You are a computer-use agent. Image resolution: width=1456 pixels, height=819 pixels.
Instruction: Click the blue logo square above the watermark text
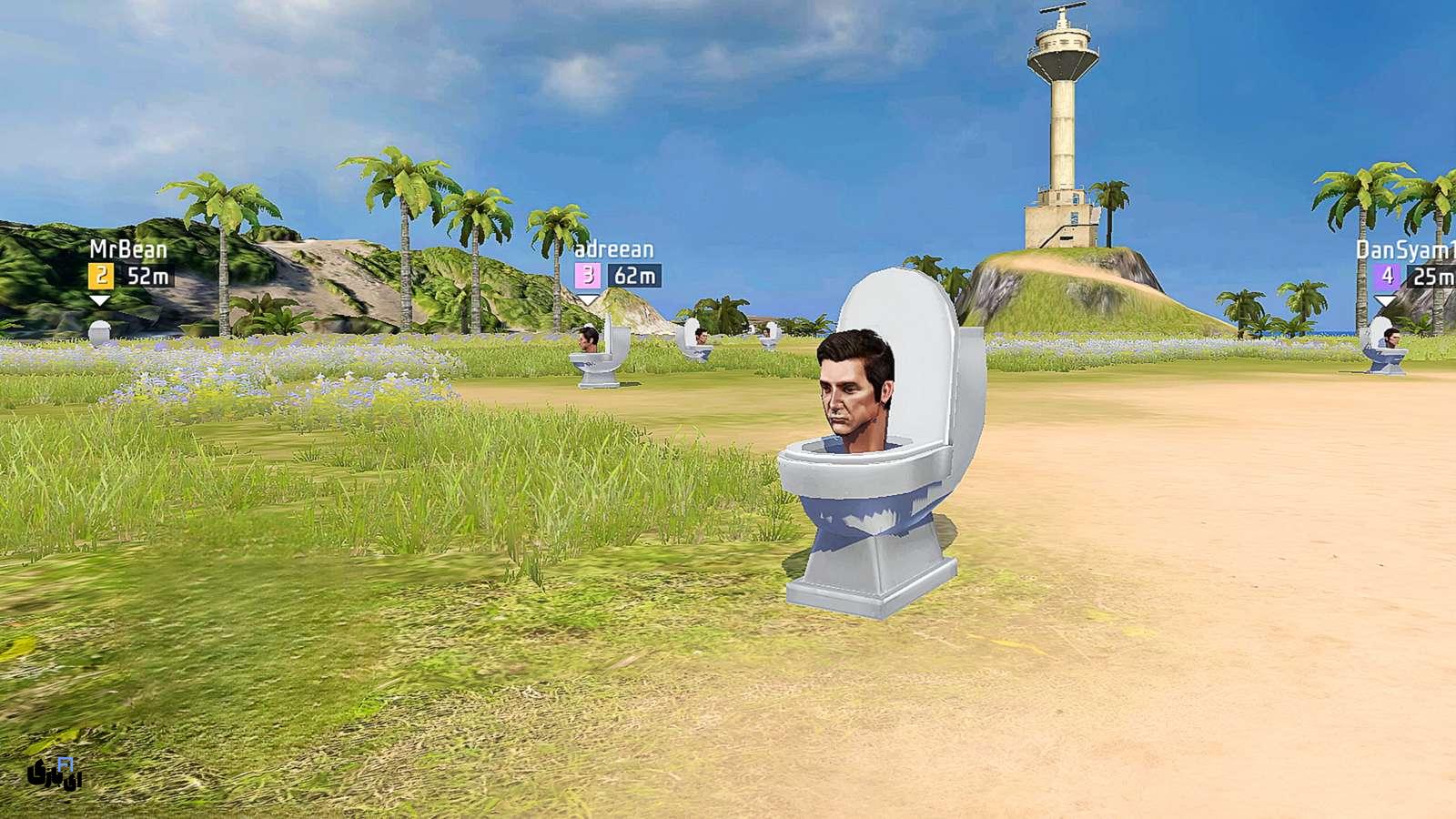pos(65,764)
